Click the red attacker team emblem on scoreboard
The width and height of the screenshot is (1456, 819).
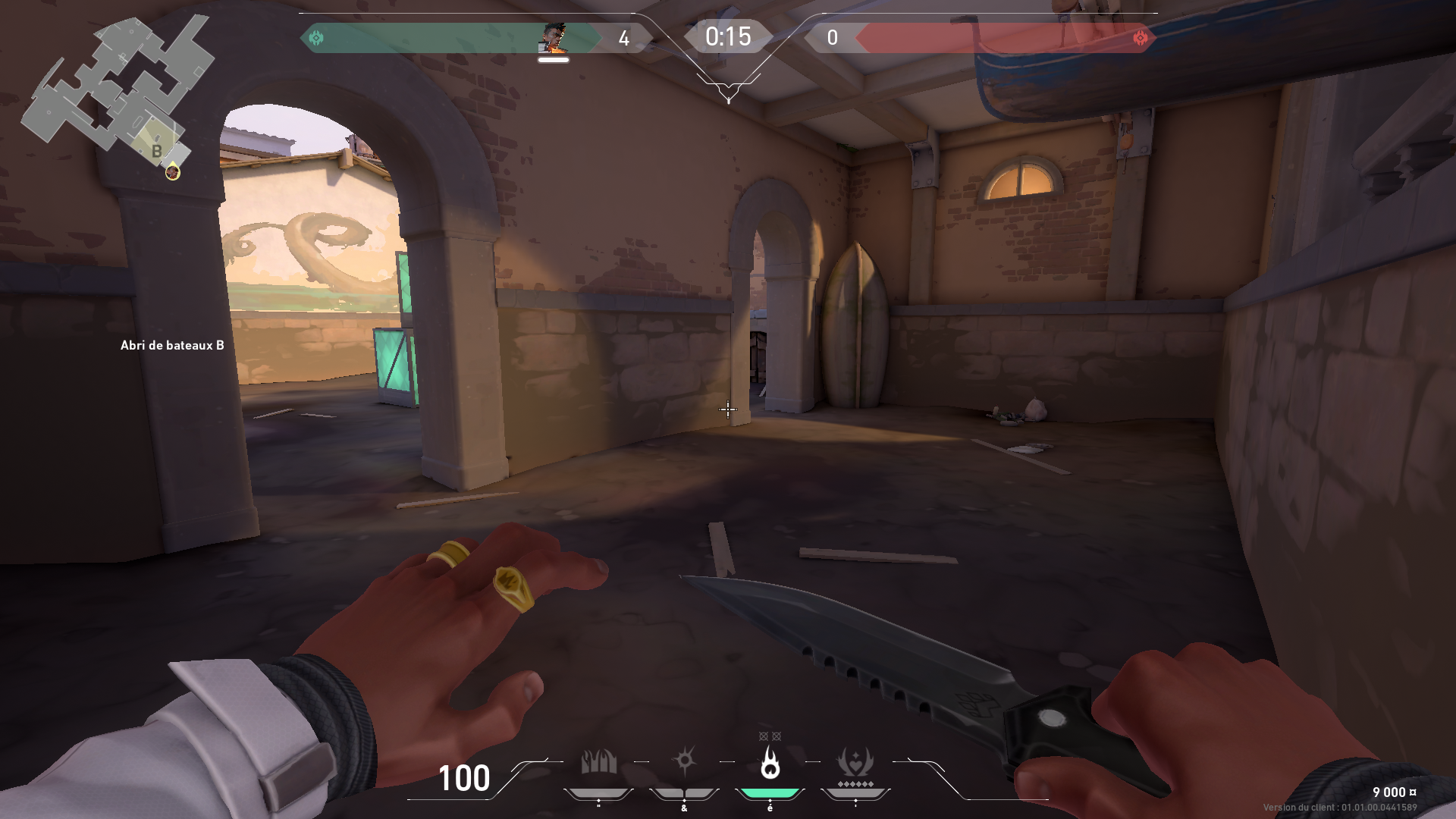[x=1140, y=36]
